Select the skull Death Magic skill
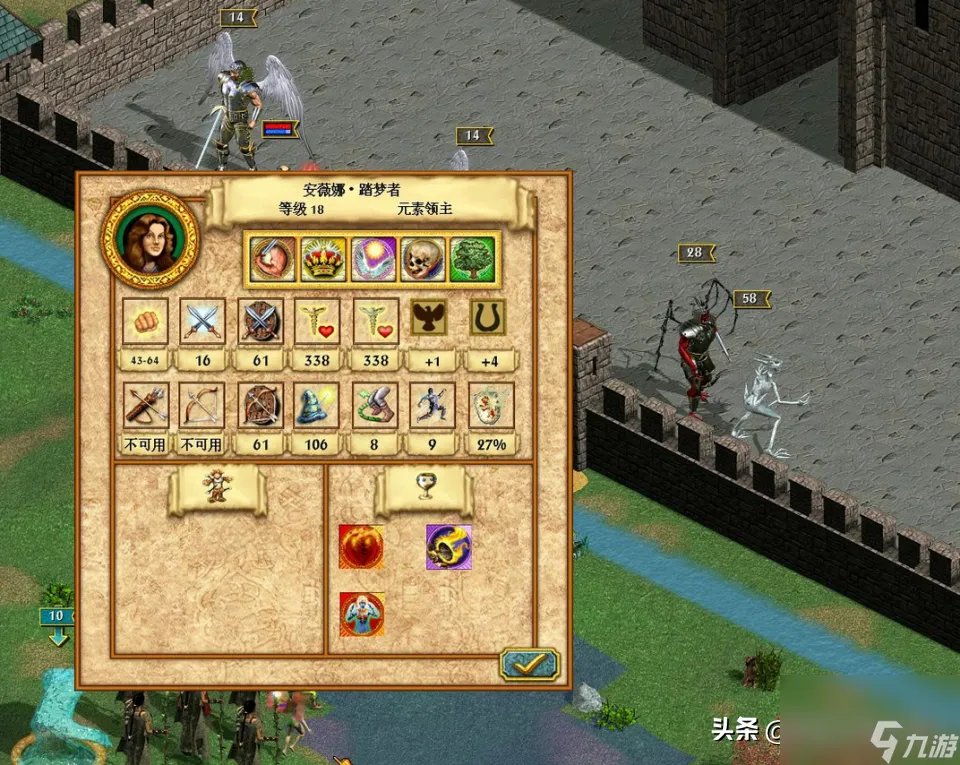The height and width of the screenshot is (765, 960). coord(424,260)
